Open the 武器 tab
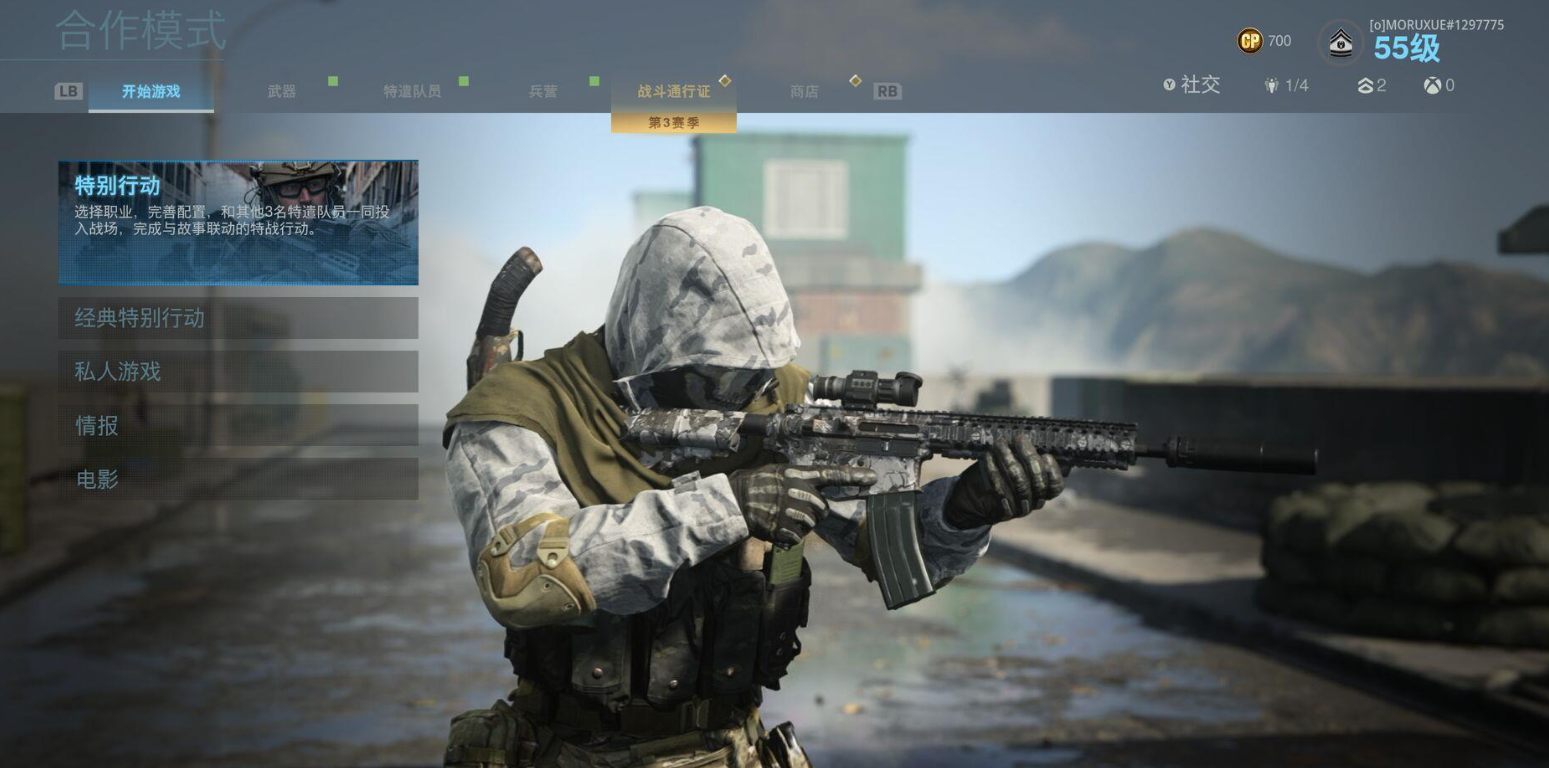 point(282,91)
